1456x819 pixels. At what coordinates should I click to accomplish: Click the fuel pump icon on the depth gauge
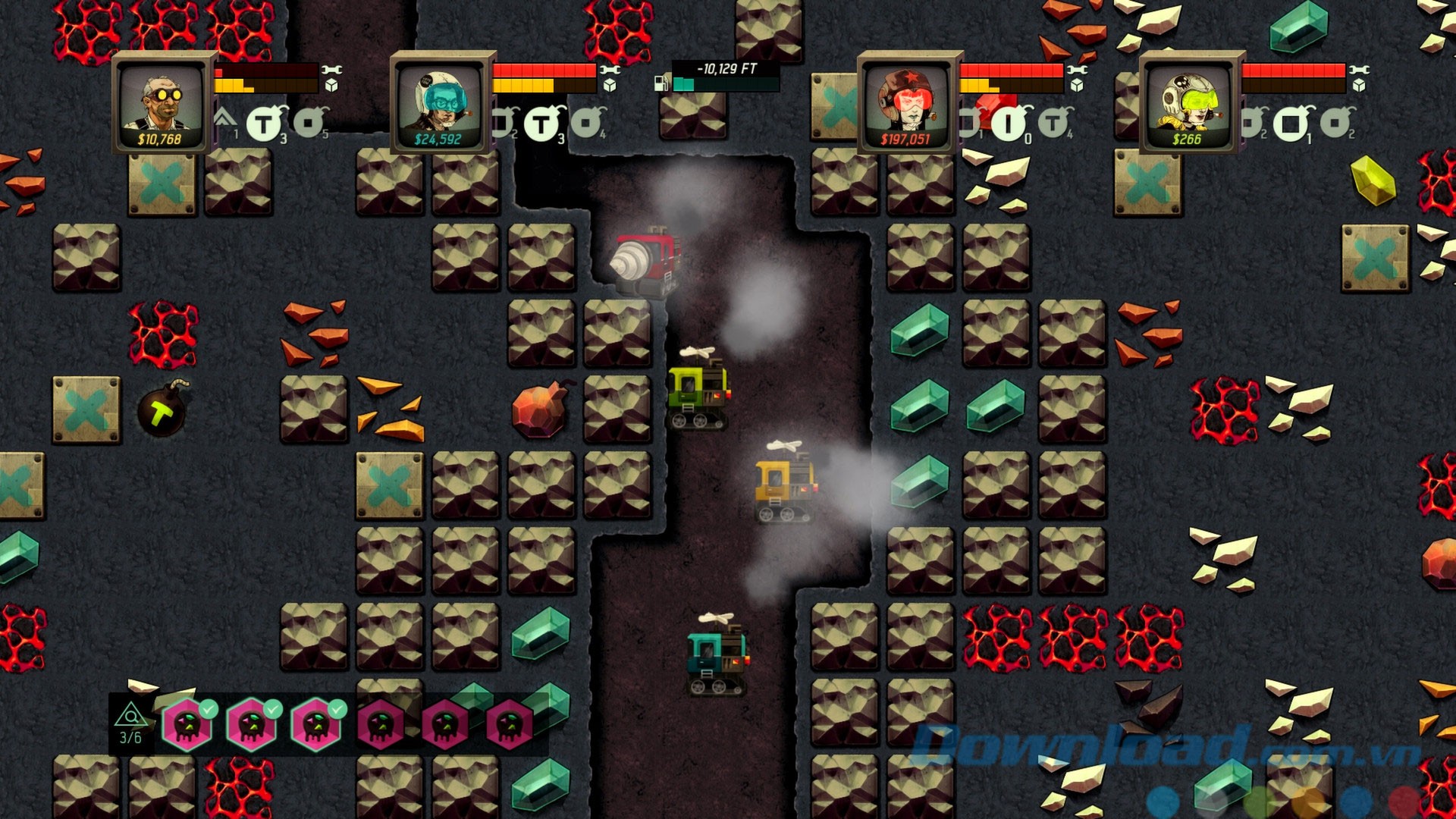pyautogui.click(x=661, y=84)
